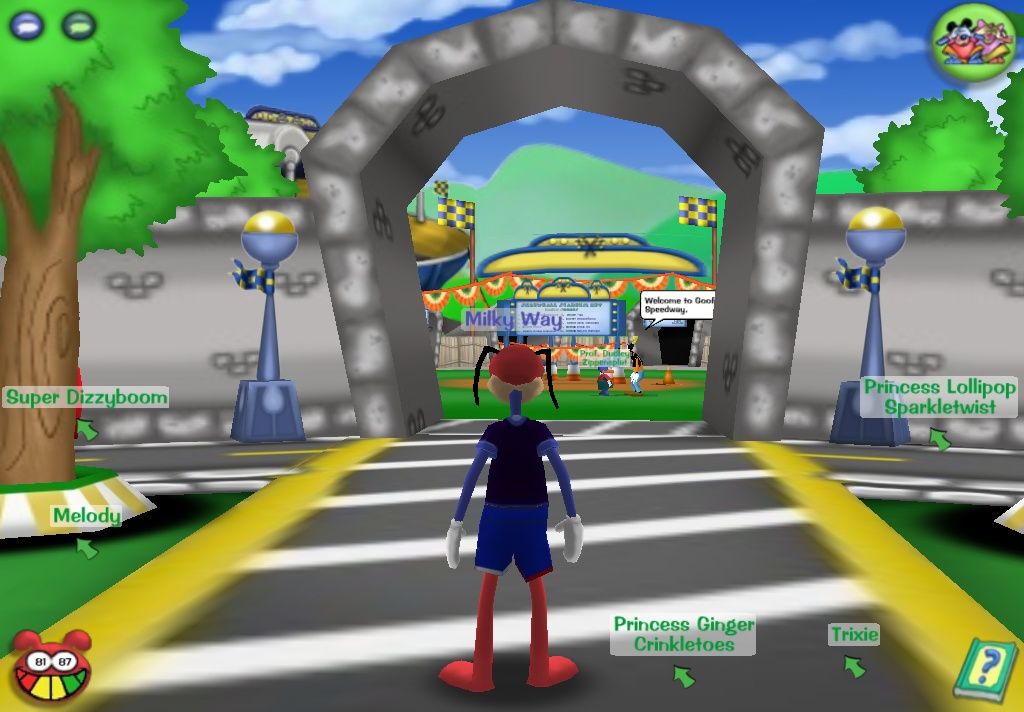Screen dimensions: 1024x712
Task: Select the Super Dizzyboom name tag
Action: click(87, 397)
